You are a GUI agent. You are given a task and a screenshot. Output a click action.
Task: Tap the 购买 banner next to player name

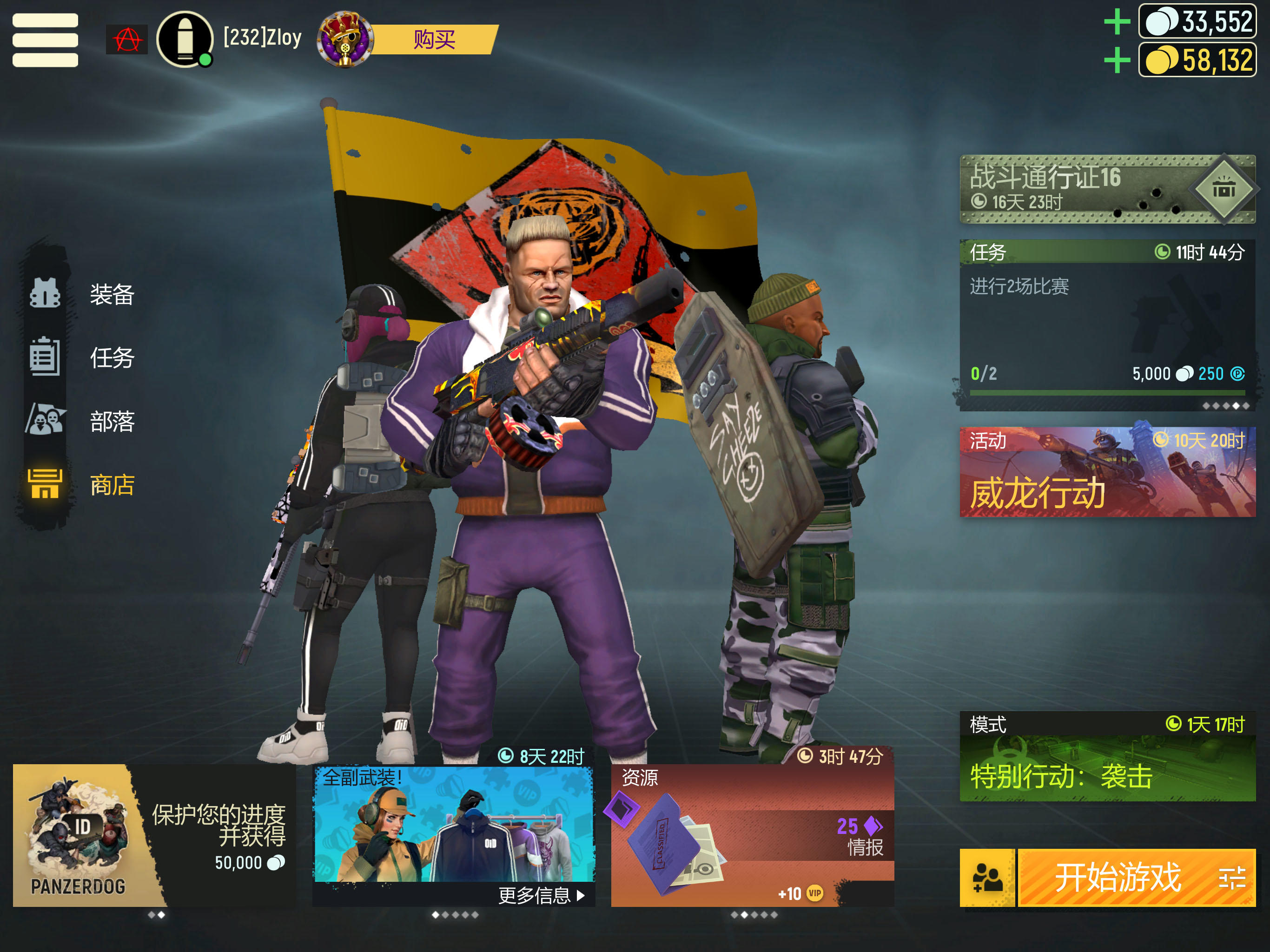click(438, 40)
